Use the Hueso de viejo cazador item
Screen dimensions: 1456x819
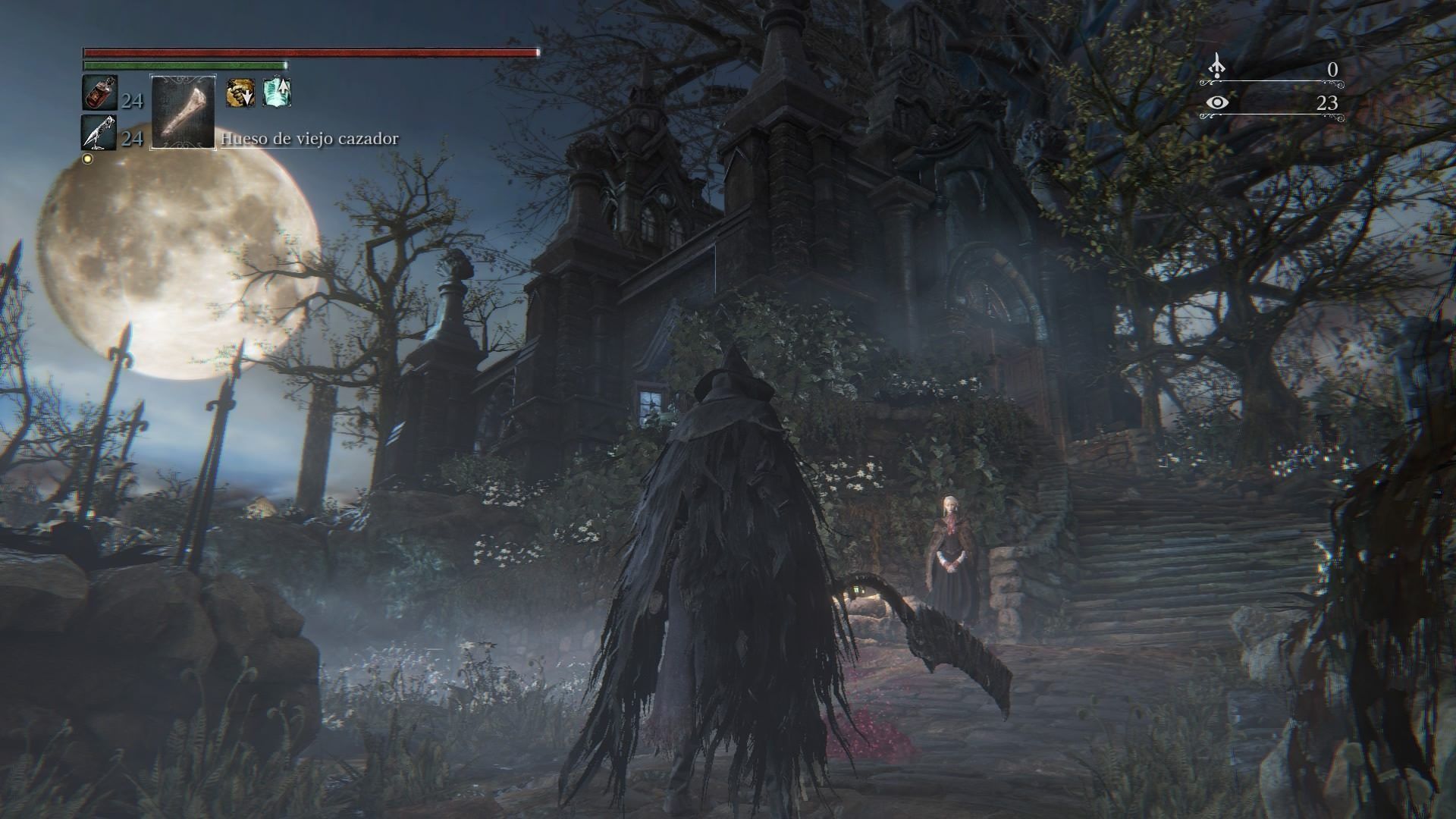[184, 111]
